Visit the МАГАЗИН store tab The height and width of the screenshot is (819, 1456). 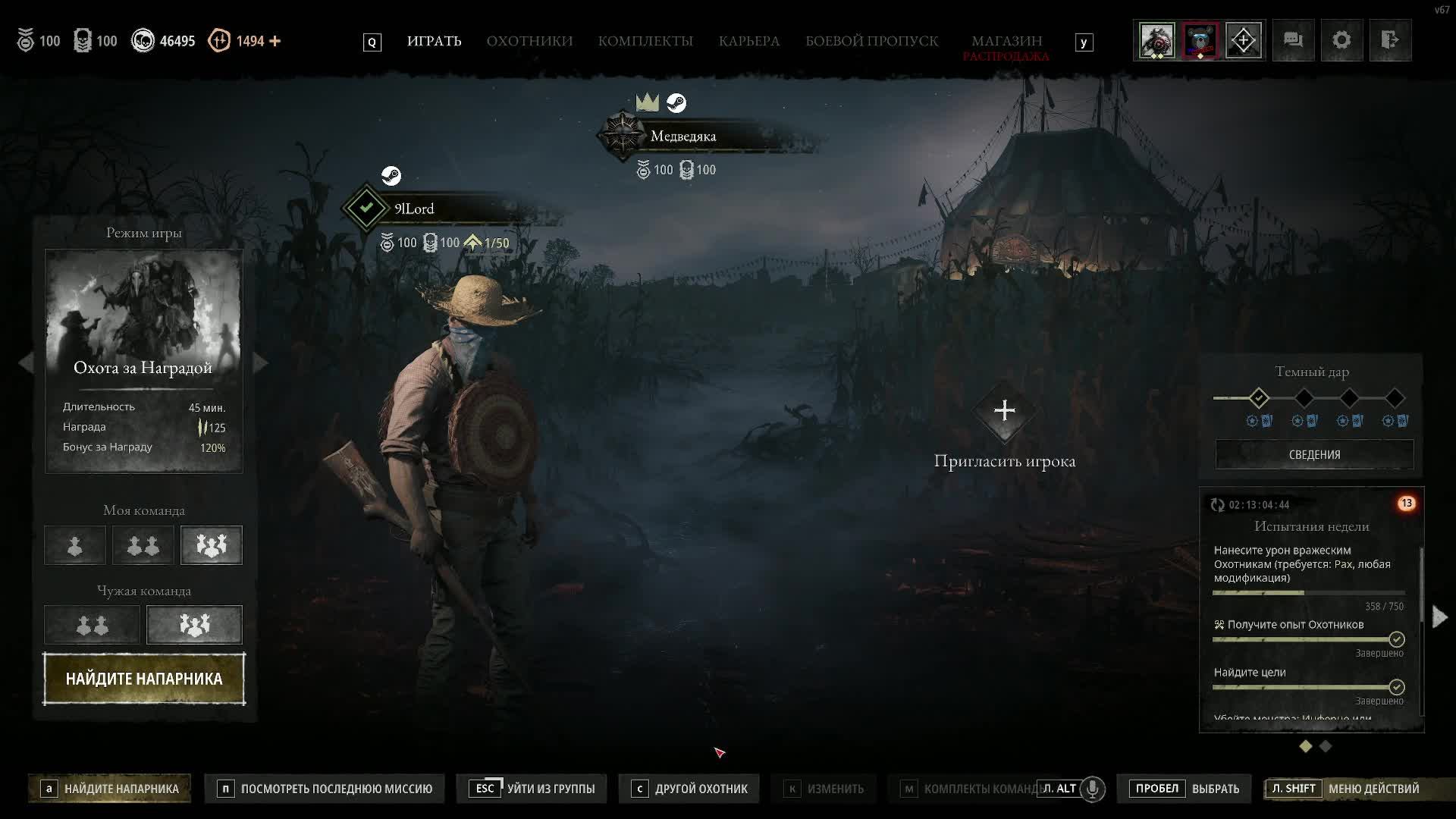[1006, 41]
